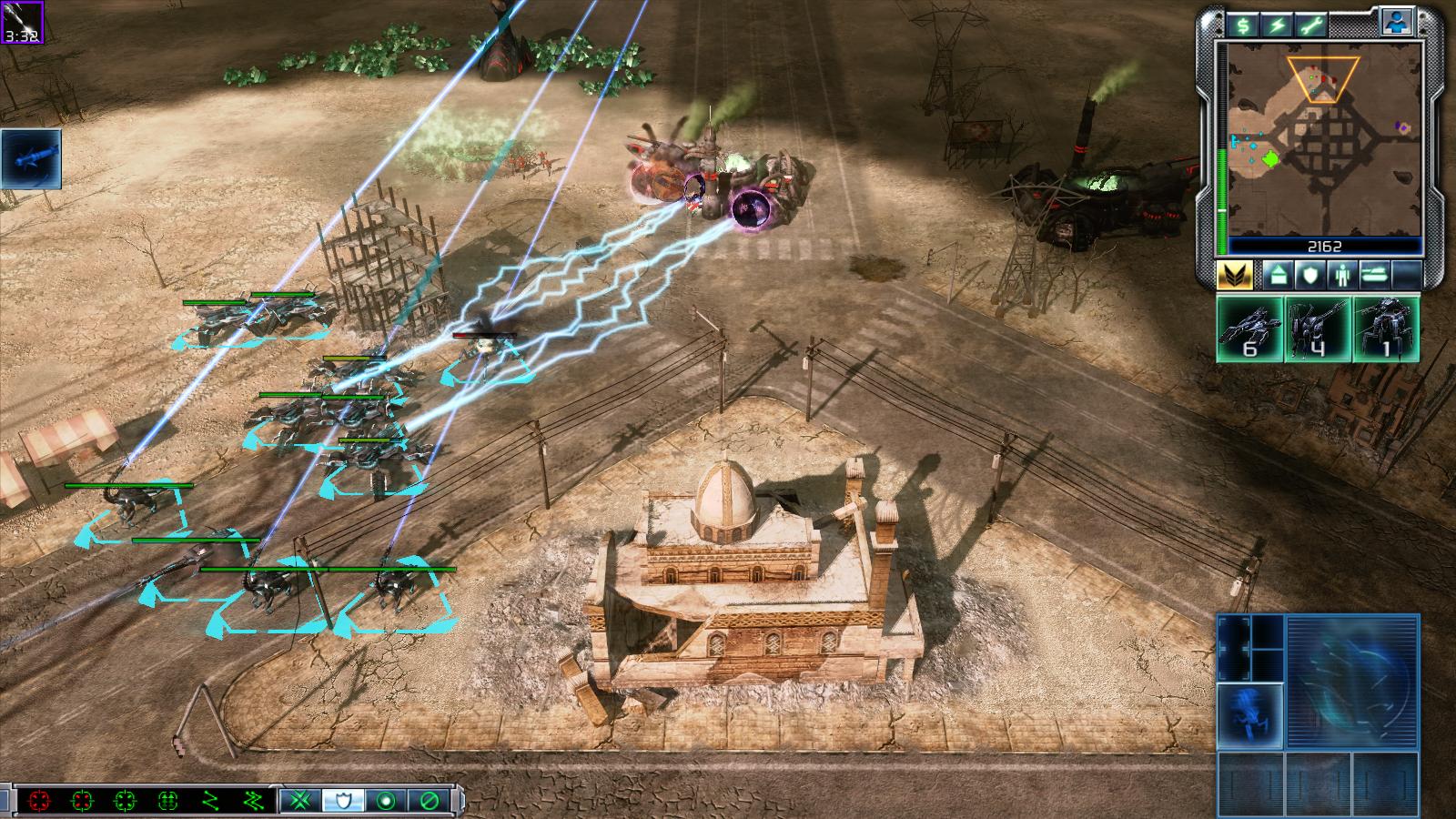Image resolution: width=1456 pixels, height=819 pixels.
Task: Open the defenses shield build tab
Action: (x=1311, y=274)
